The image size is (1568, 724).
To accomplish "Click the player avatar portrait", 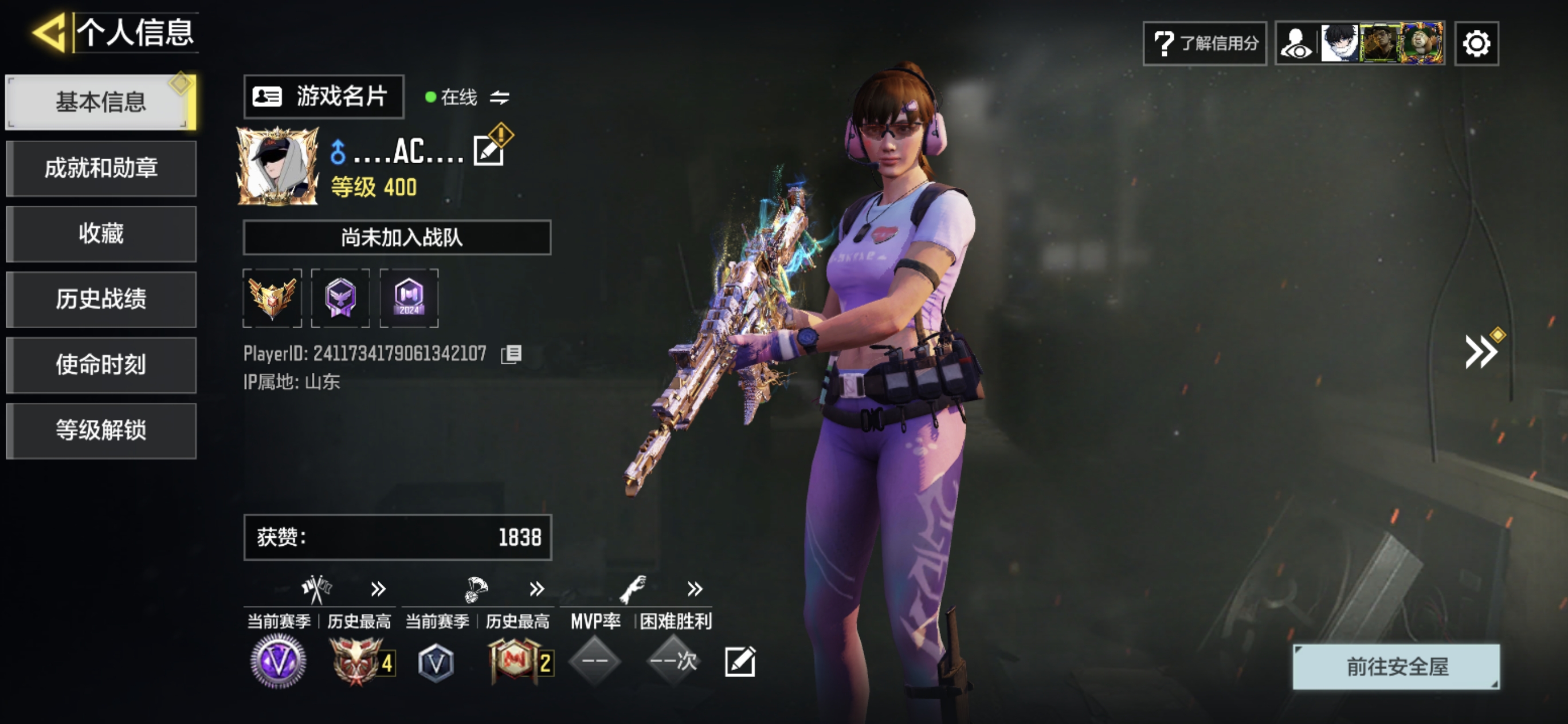I will tap(277, 166).
